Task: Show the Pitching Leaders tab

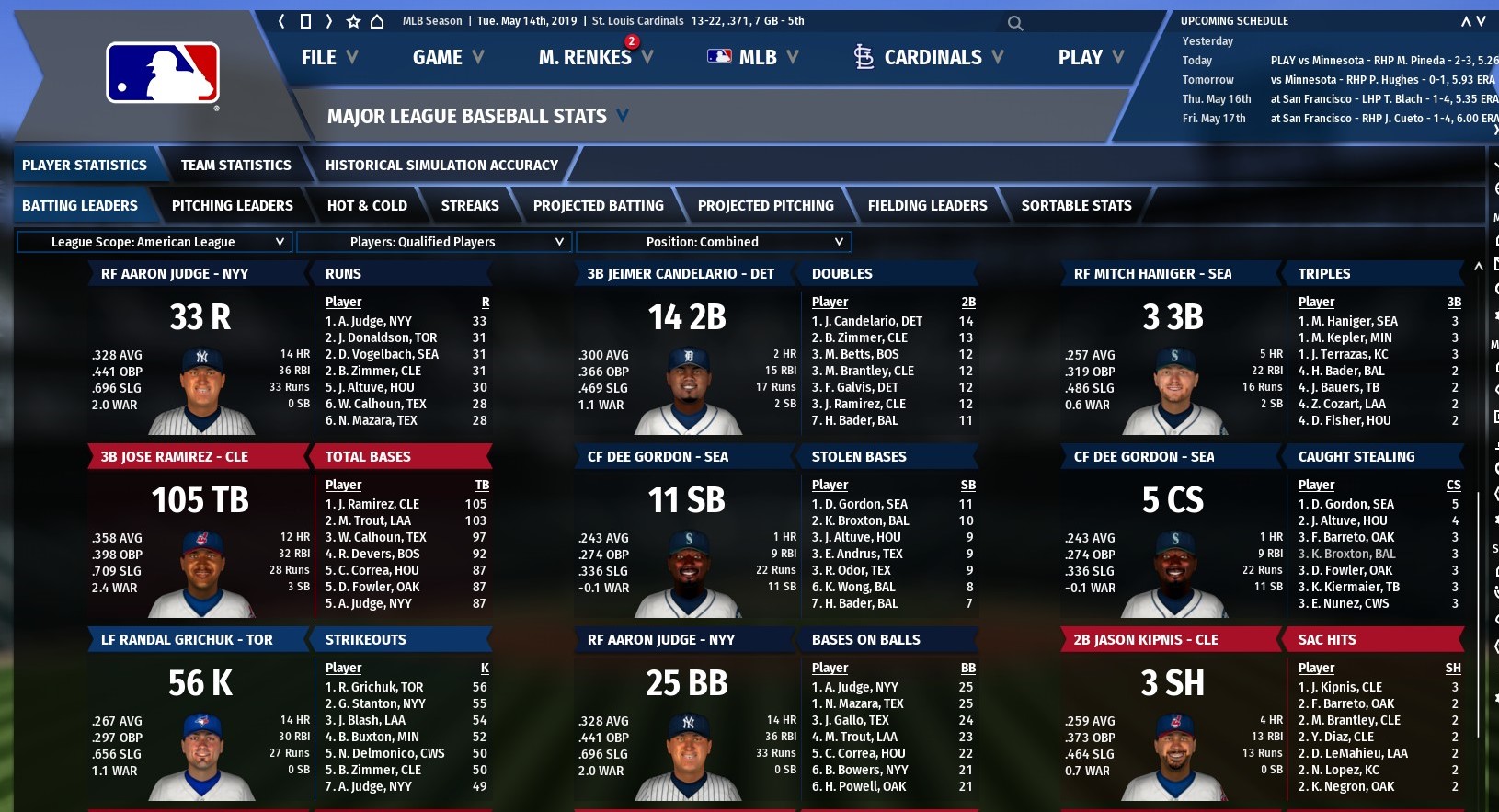Action: (232, 206)
